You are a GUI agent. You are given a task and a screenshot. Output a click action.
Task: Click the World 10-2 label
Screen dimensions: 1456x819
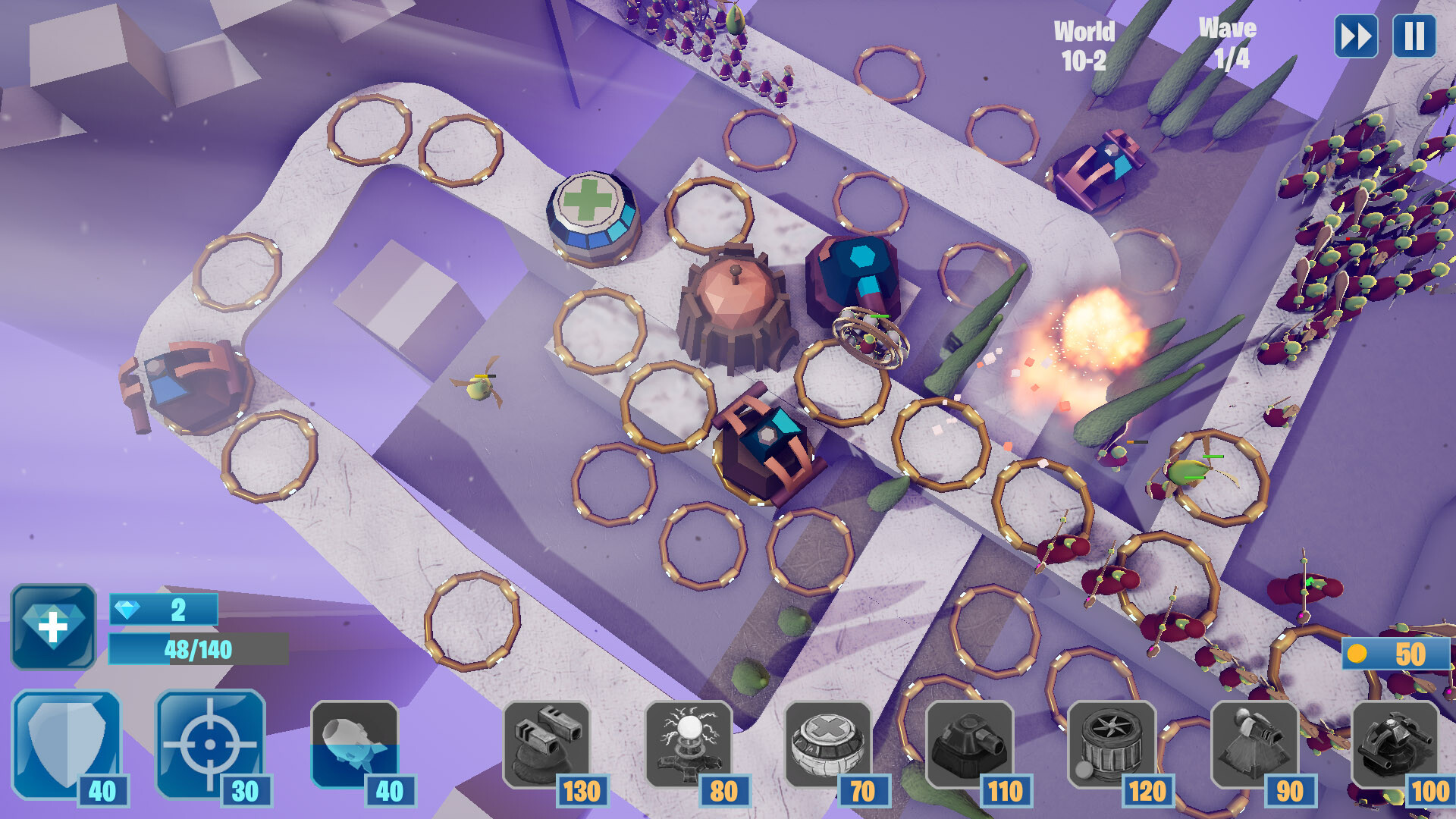1086,43
